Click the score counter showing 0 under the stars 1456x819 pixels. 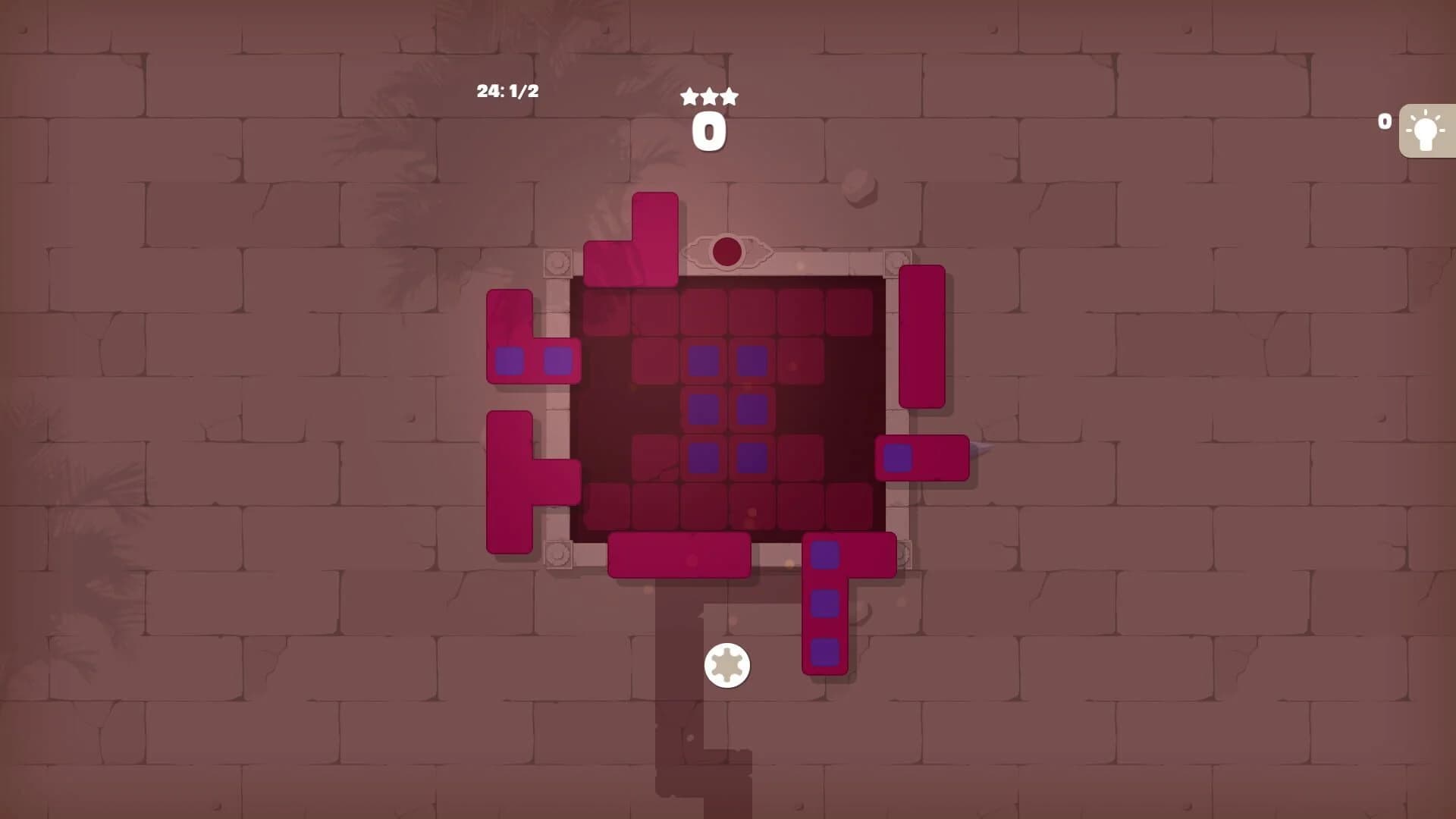pos(708,130)
